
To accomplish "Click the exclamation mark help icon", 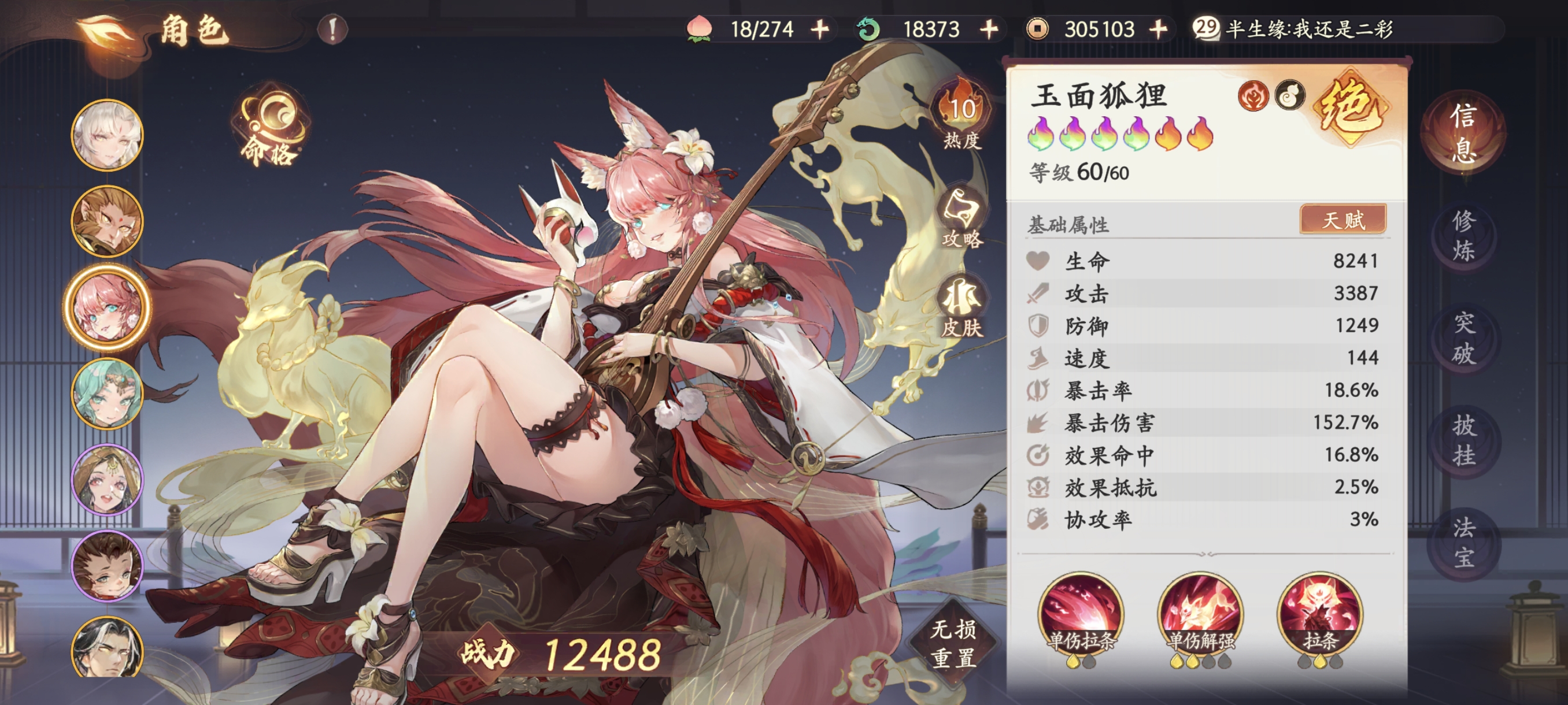I will click(x=332, y=29).
